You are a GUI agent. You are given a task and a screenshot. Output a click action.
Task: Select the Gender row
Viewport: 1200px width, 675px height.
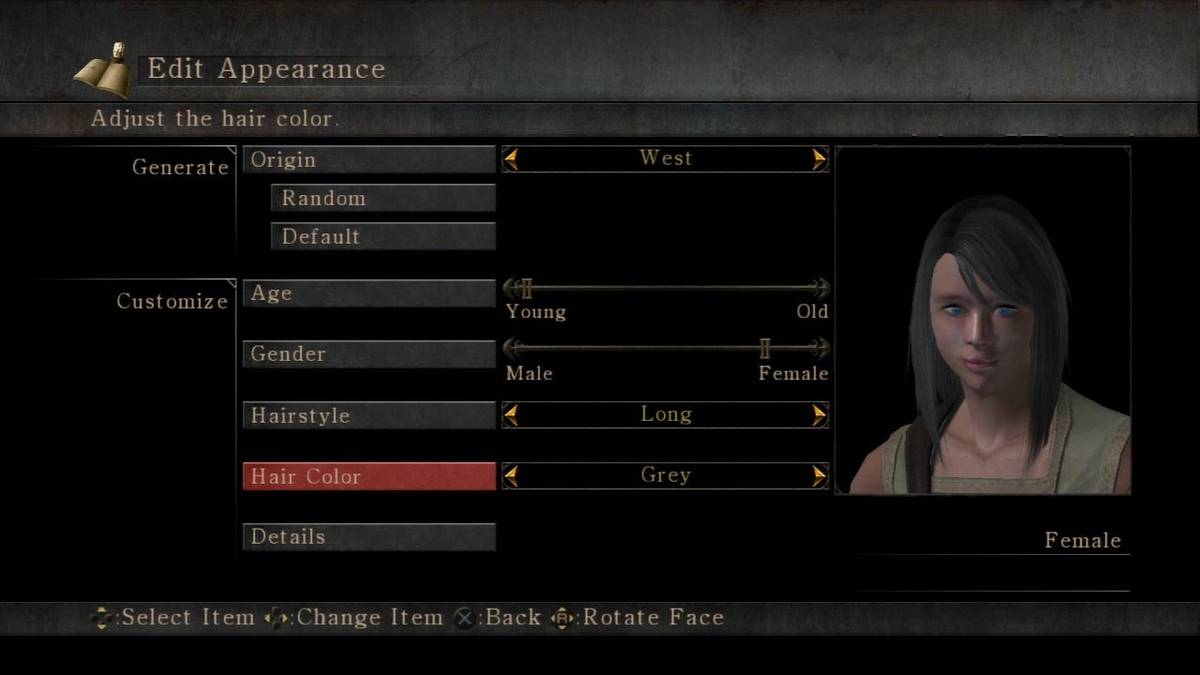(x=368, y=354)
